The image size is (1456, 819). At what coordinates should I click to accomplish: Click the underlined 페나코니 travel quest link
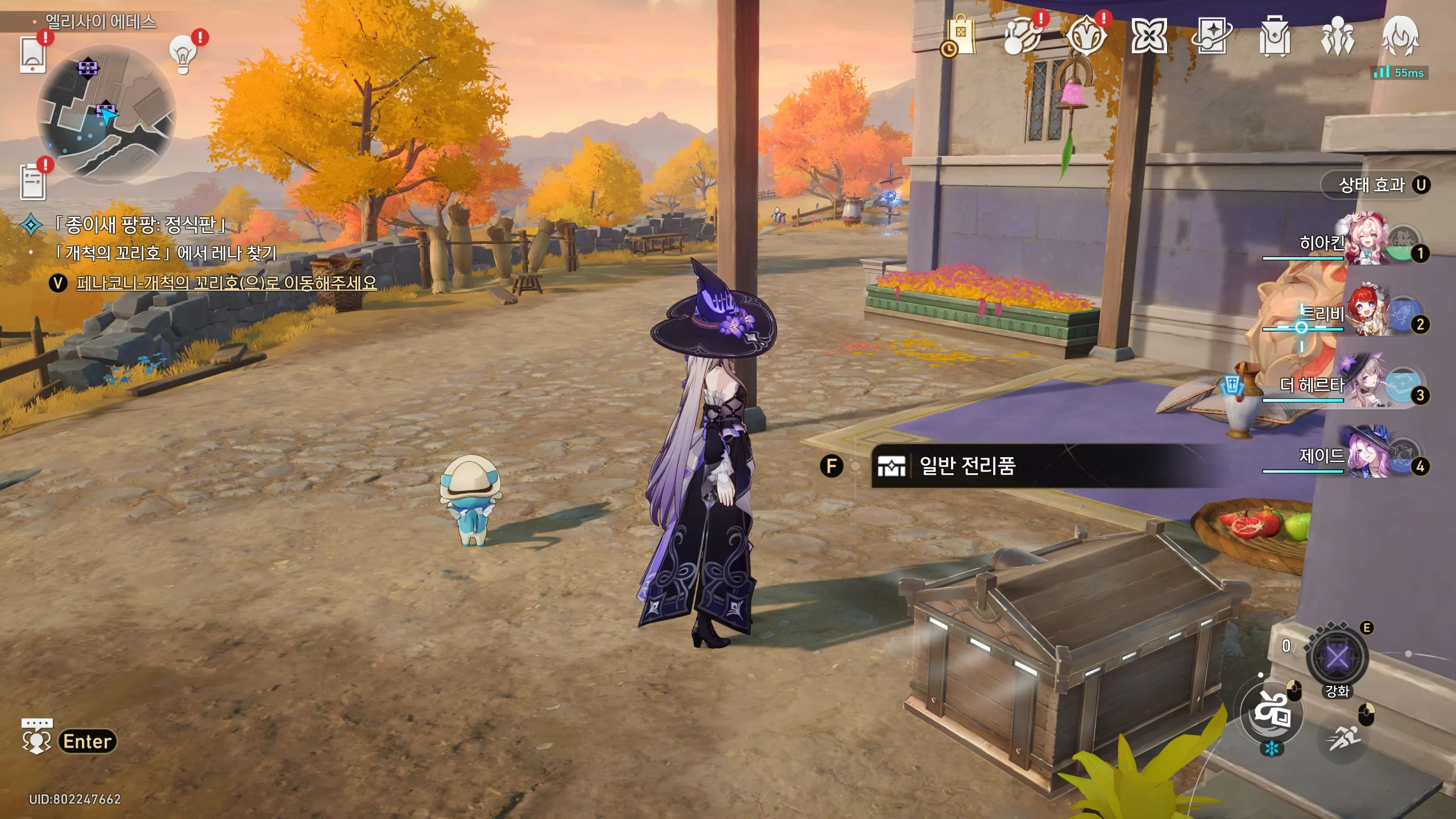click(226, 283)
